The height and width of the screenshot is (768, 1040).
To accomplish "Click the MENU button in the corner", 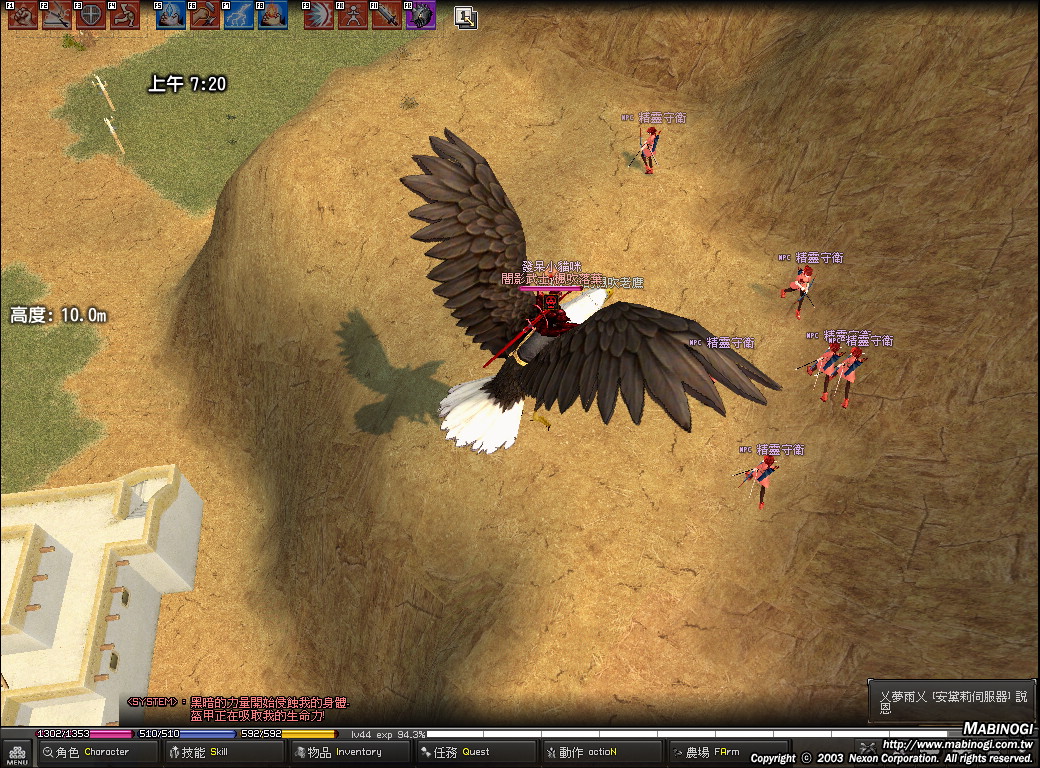I will click(16, 753).
